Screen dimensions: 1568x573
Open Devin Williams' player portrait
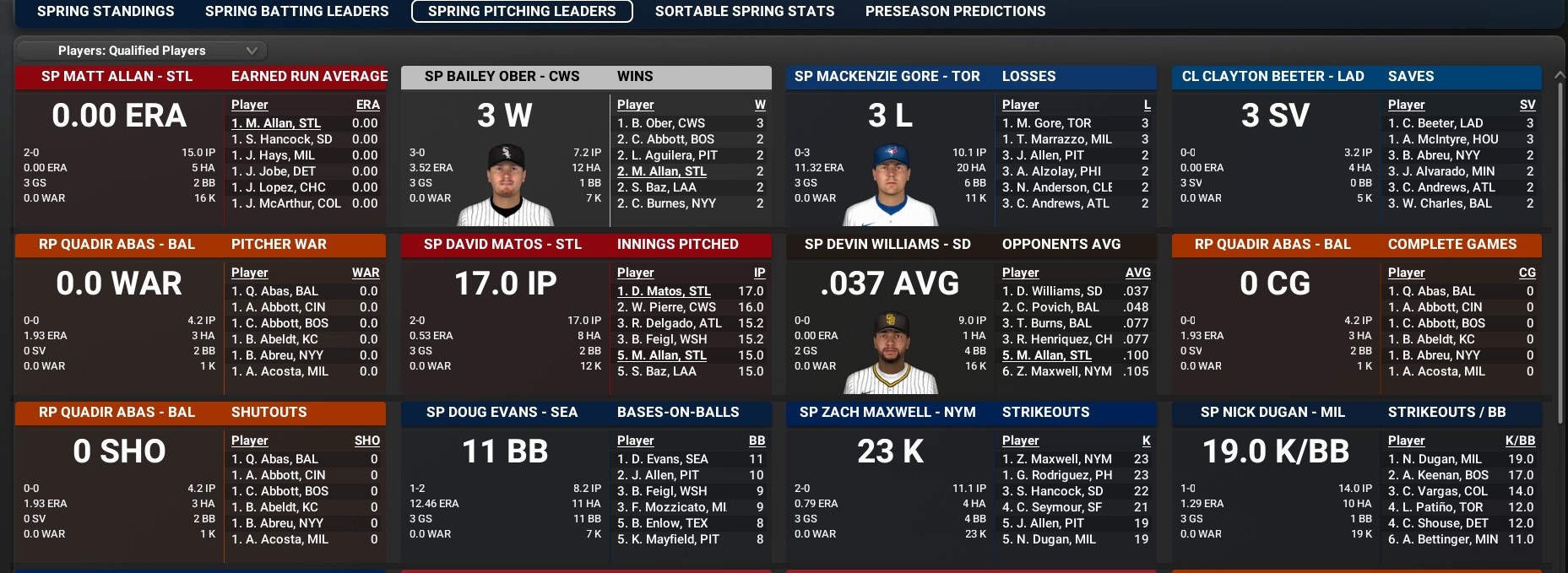pyautogui.click(x=892, y=353)
